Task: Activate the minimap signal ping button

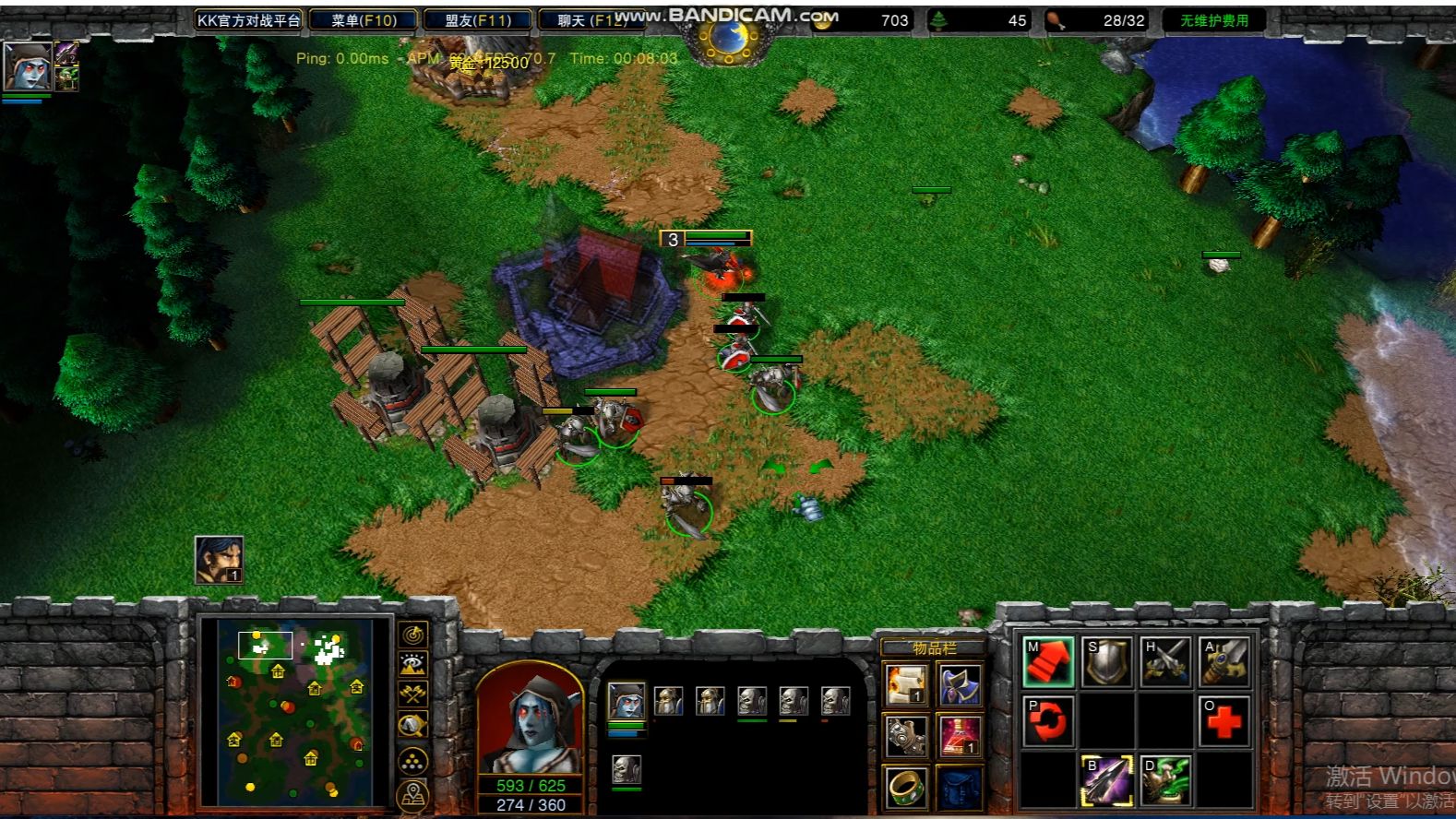Action: pyautogui.click(x=412, y=635)
